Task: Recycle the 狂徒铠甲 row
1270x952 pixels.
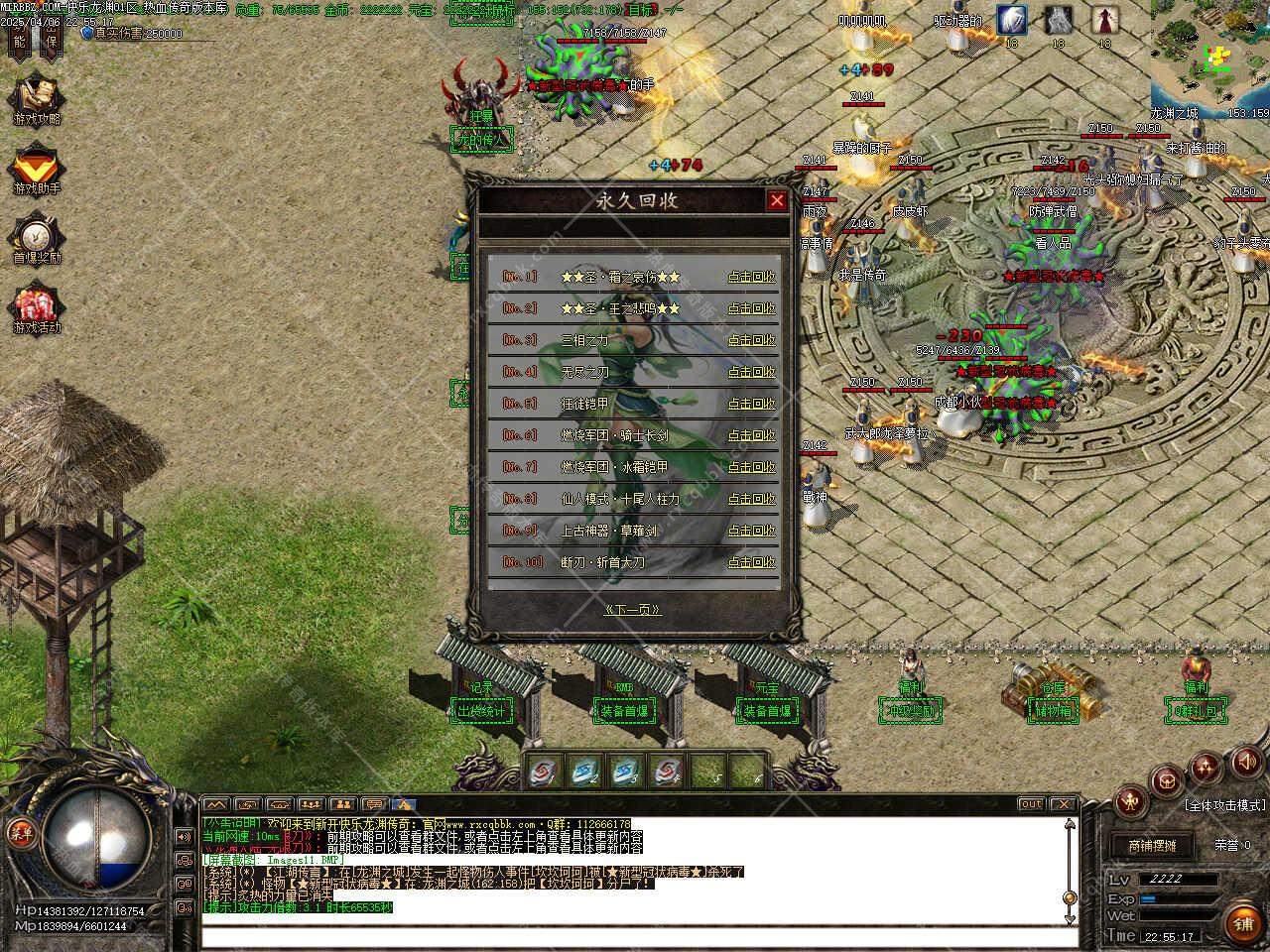Action: tap(751, 404)
